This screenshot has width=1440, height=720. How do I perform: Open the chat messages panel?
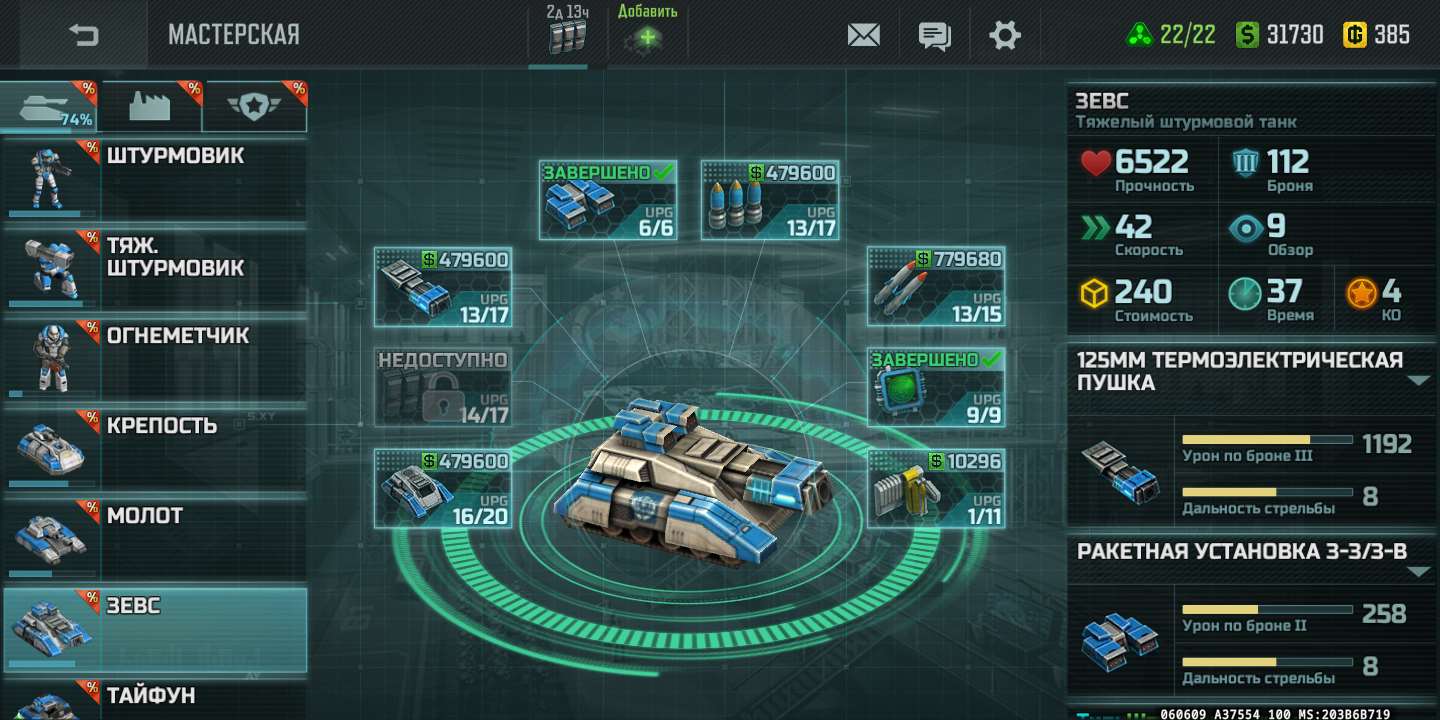(934, 34)
